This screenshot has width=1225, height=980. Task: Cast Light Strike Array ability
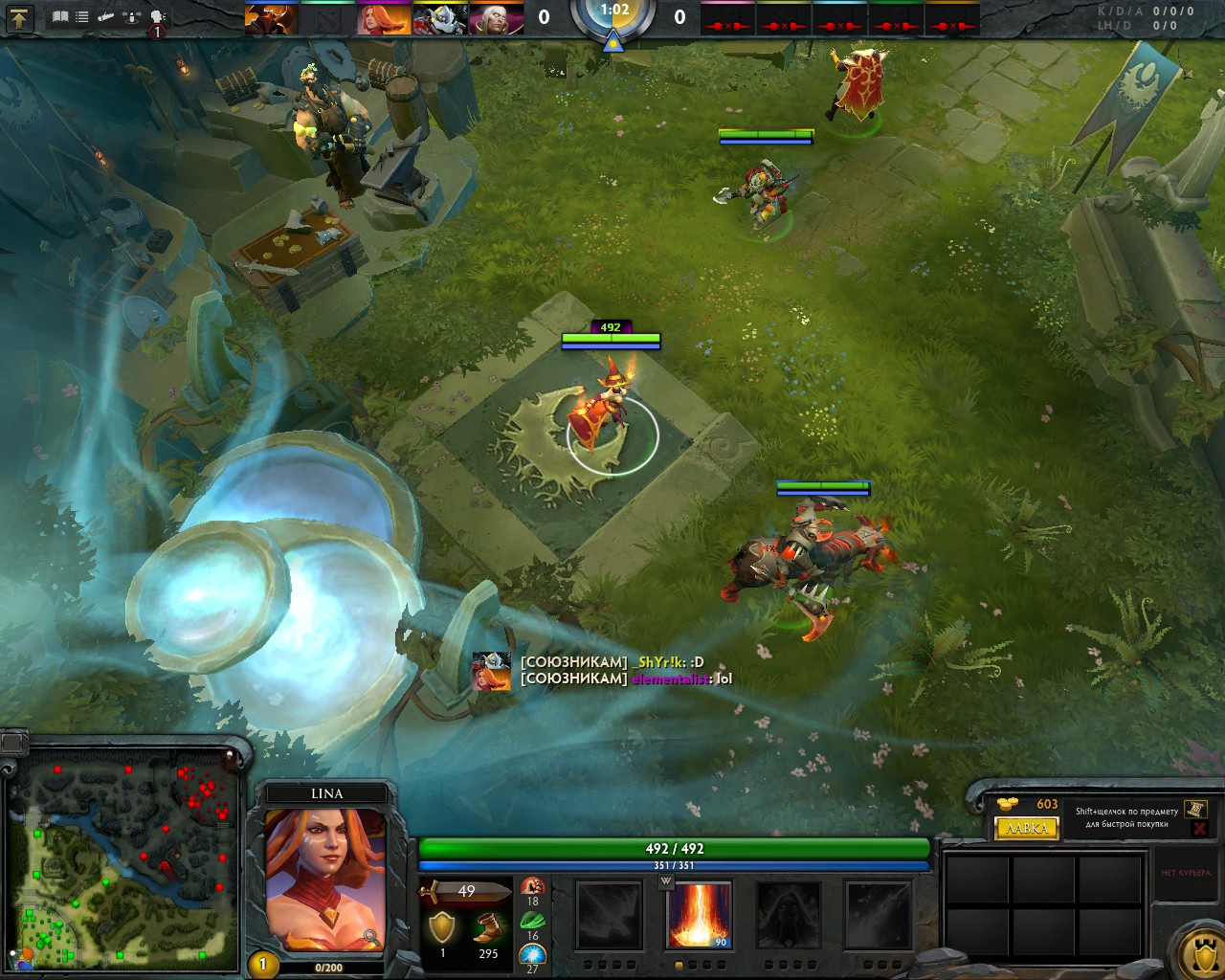(x=698, y=916)
